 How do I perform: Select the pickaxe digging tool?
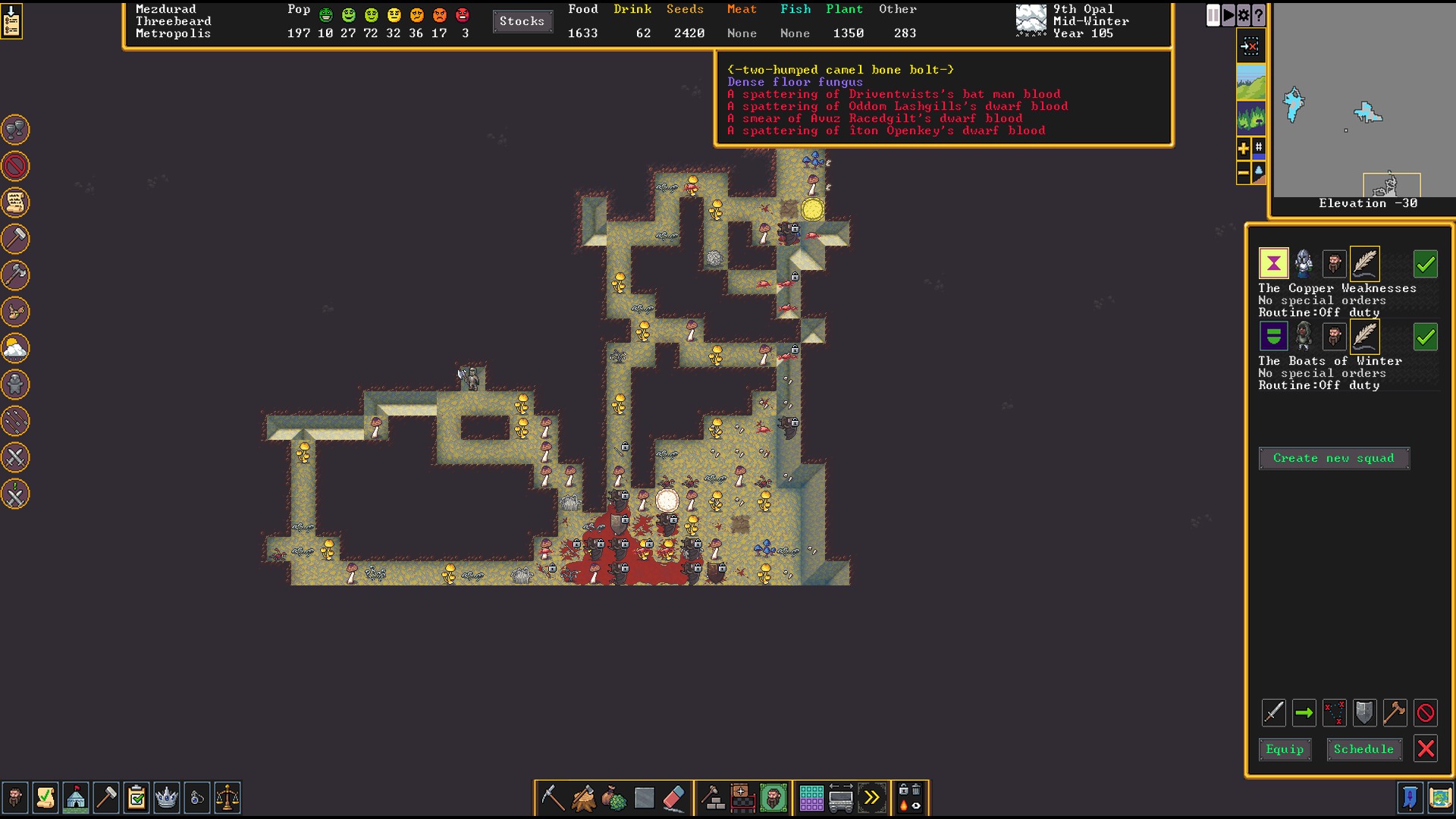click(x=552, y=798)
